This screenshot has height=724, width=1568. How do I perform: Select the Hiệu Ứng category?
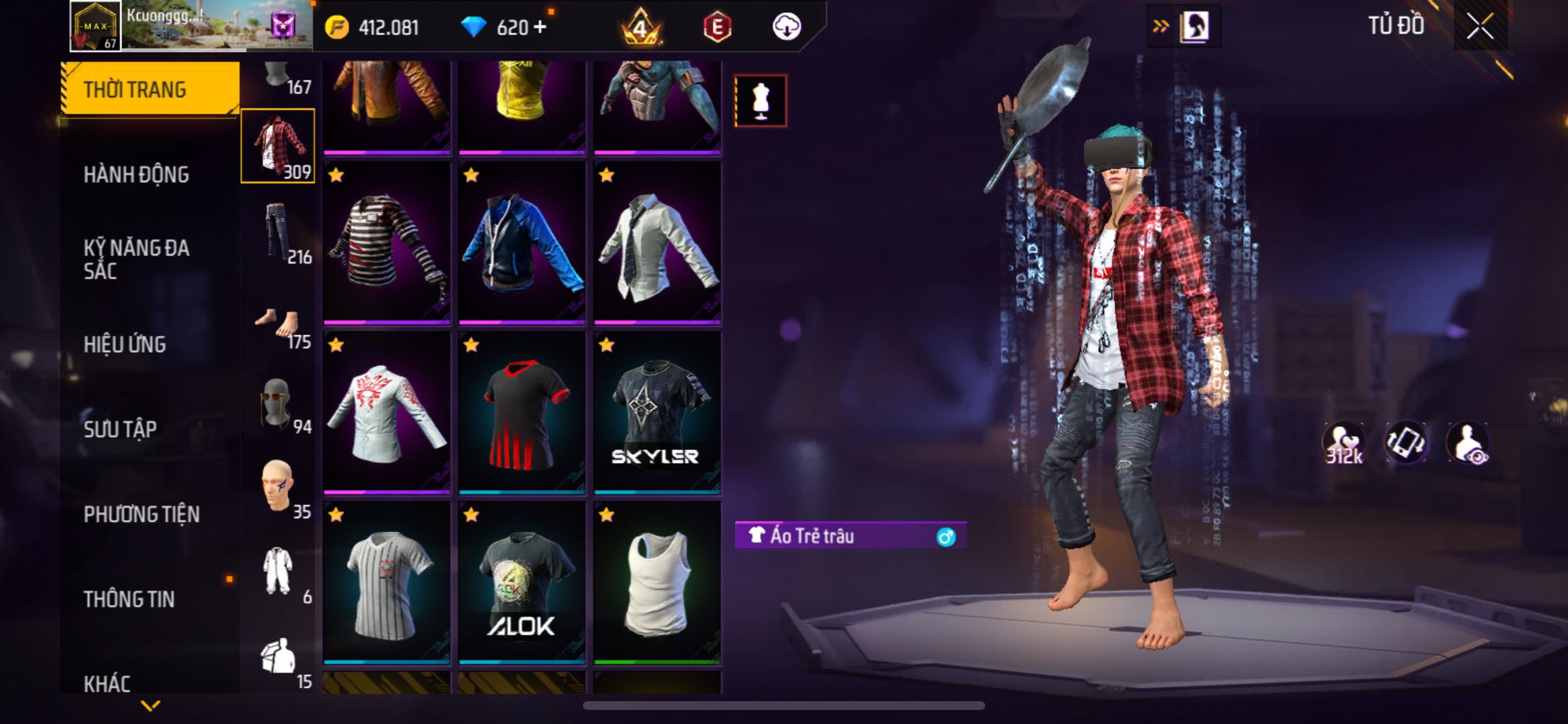[125, 344]
